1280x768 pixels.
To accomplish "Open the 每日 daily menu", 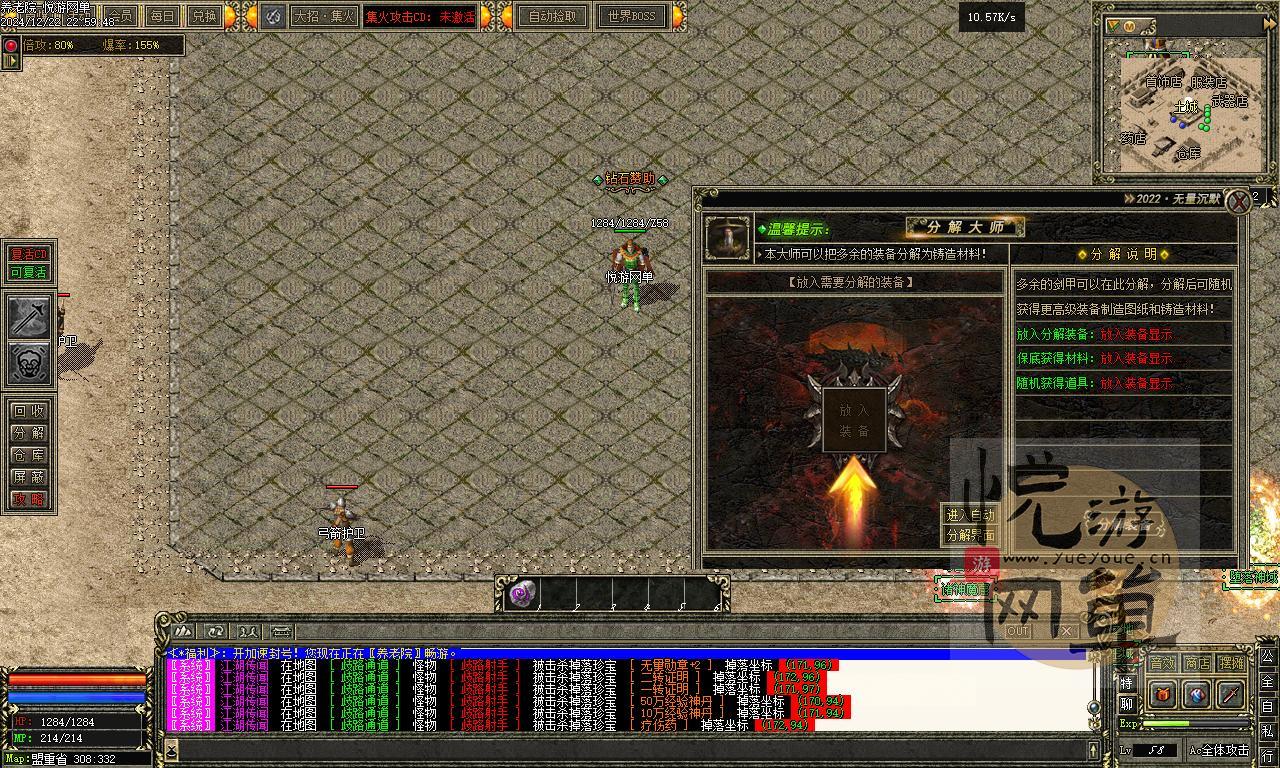I will [162, 16].
